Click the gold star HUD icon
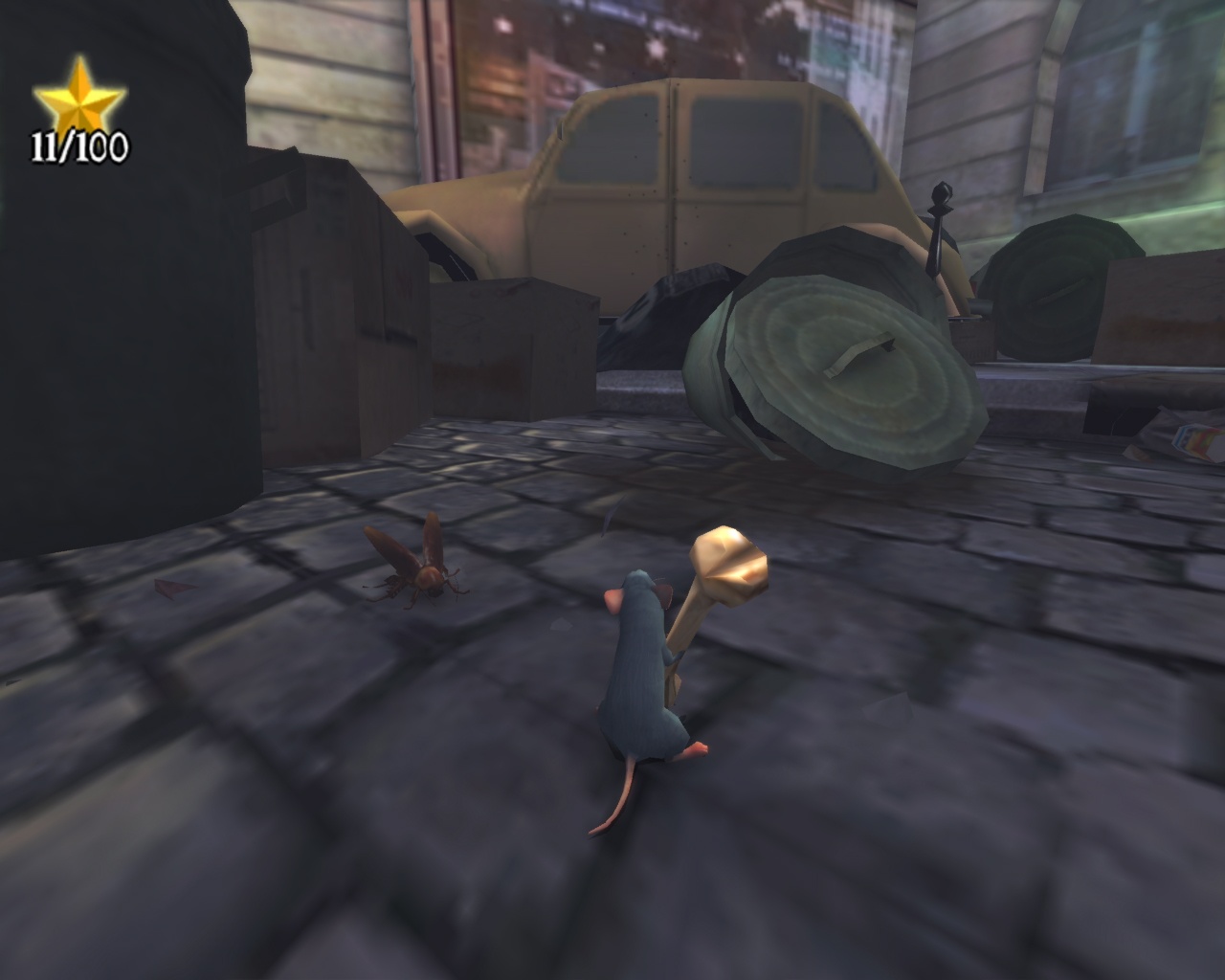 pos(81,96)
